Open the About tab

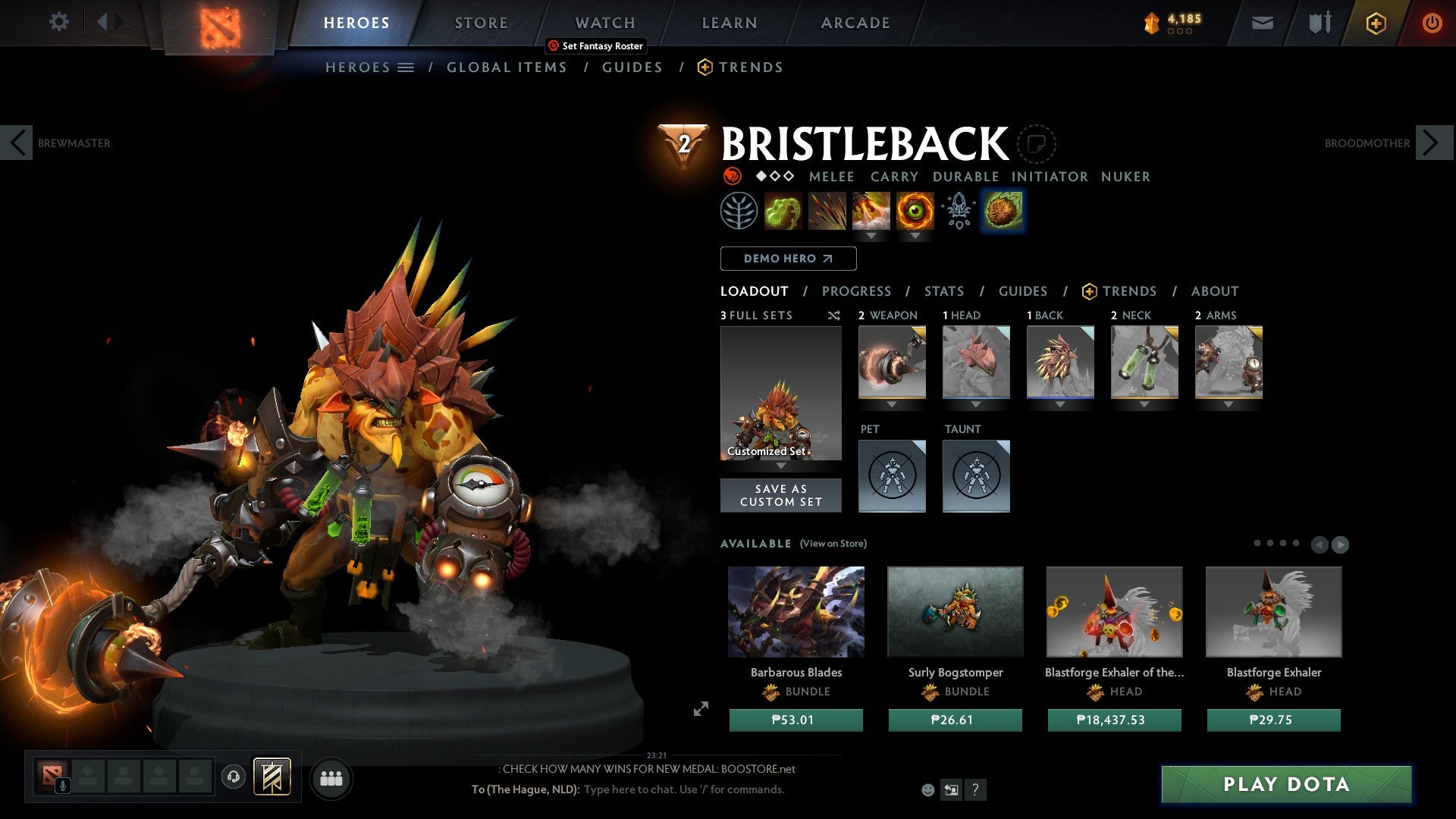1214,291
